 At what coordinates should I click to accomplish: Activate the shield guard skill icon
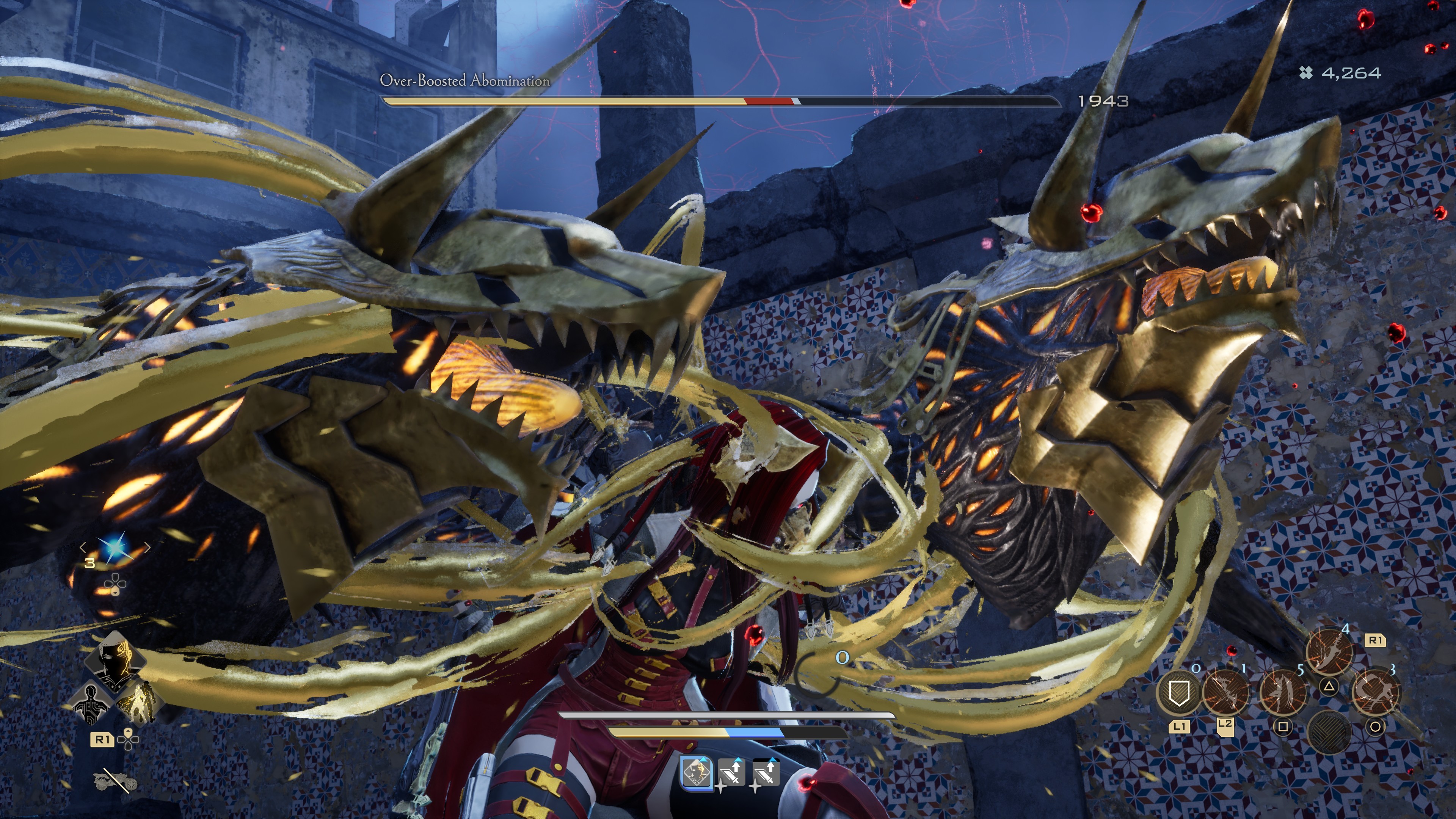coord(1178,693)
